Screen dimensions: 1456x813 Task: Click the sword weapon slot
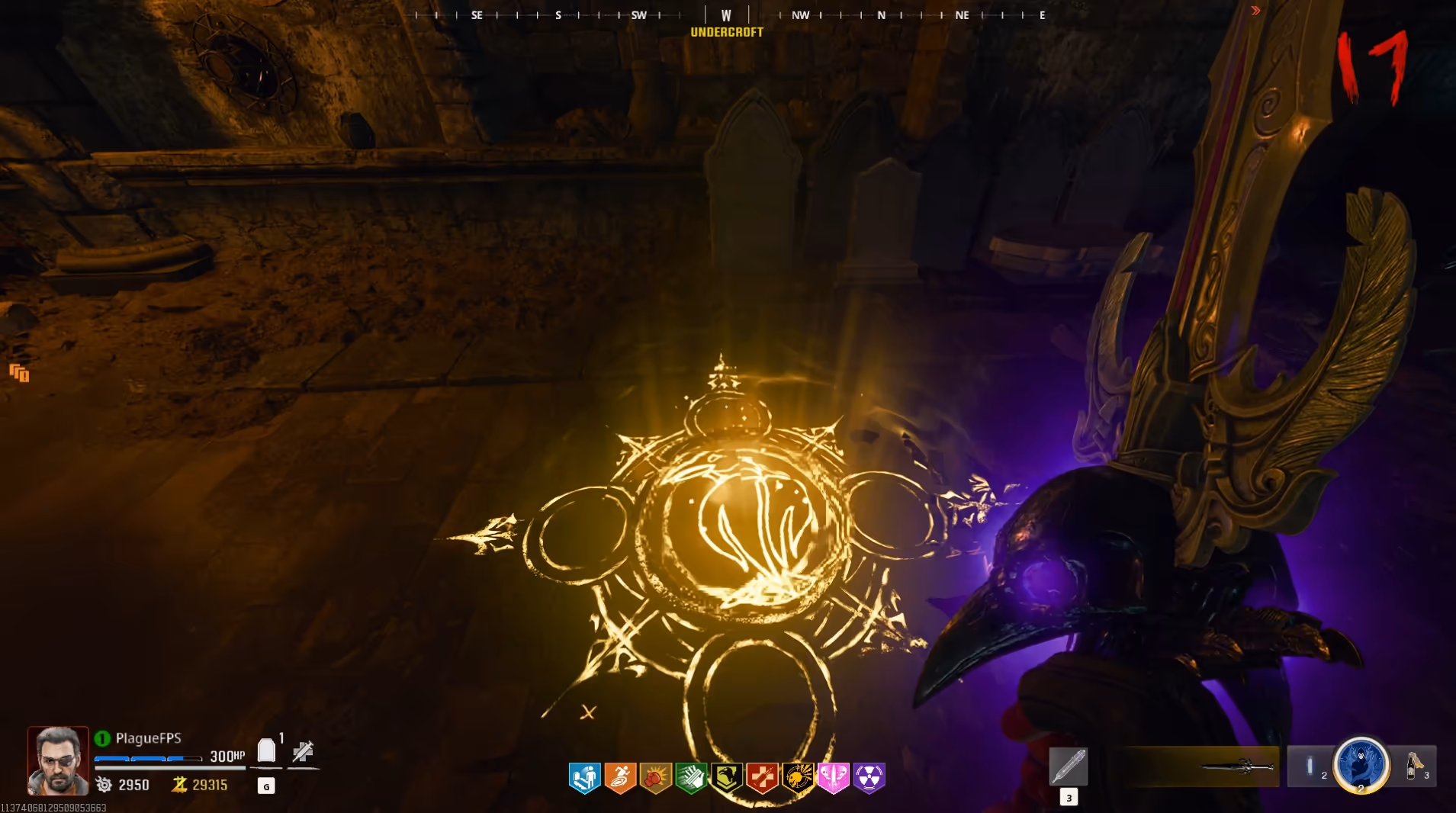[1236, 766]
